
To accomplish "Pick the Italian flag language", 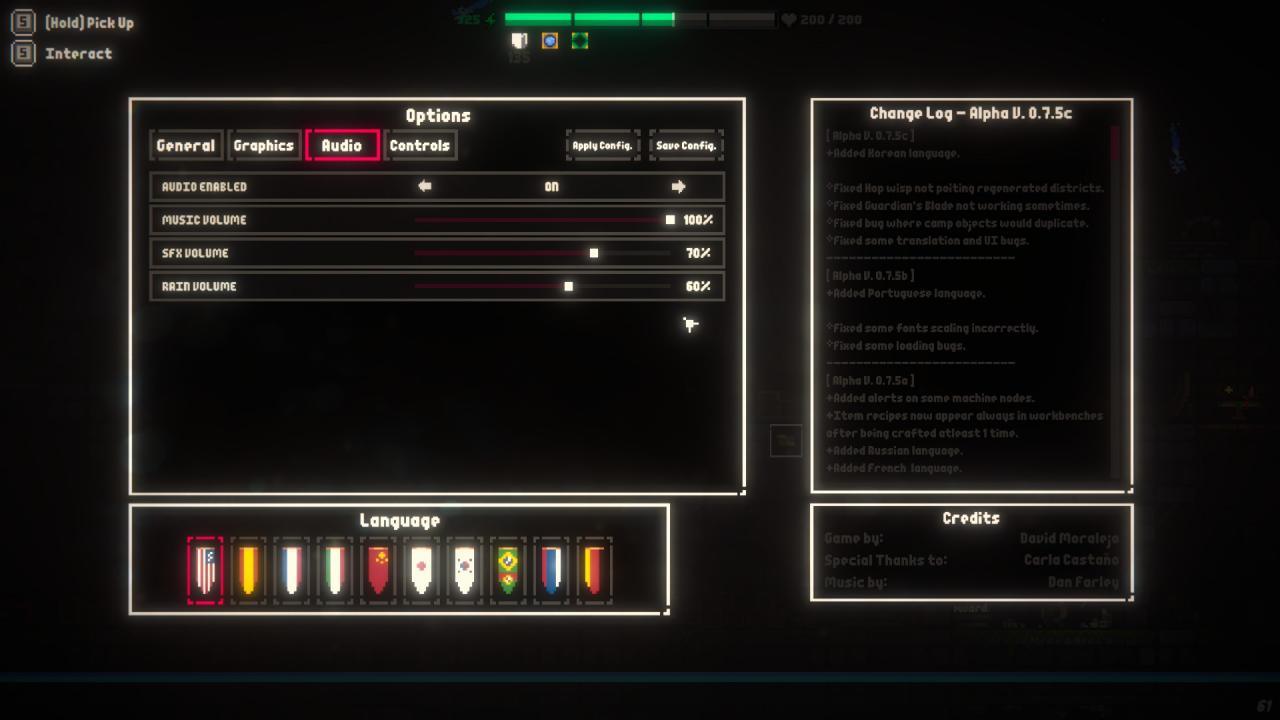I will tap(335, 570).
